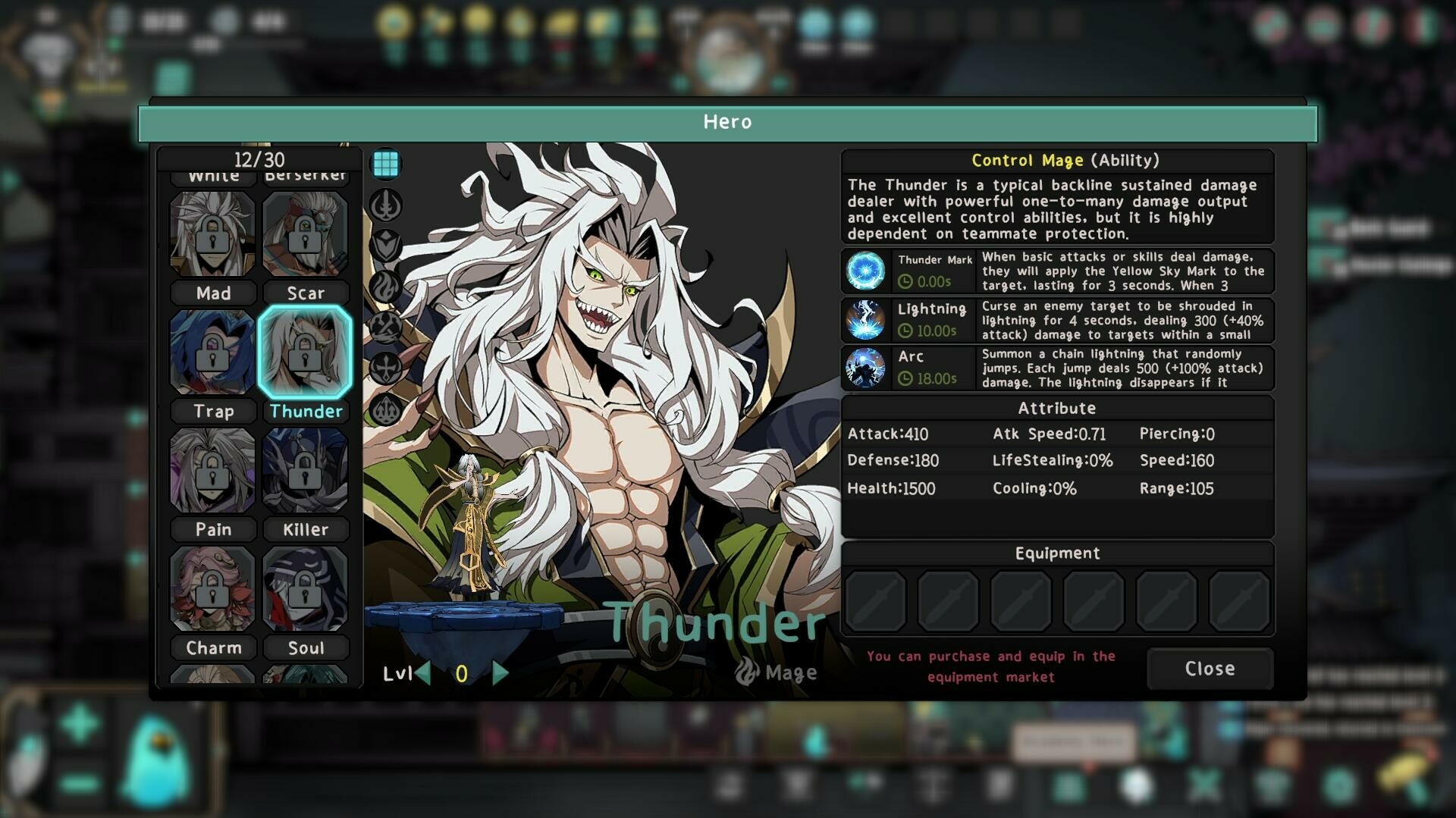Filter heroes by shield class icon
This screenshot has height=818, width=1456.
pos(386,246)
